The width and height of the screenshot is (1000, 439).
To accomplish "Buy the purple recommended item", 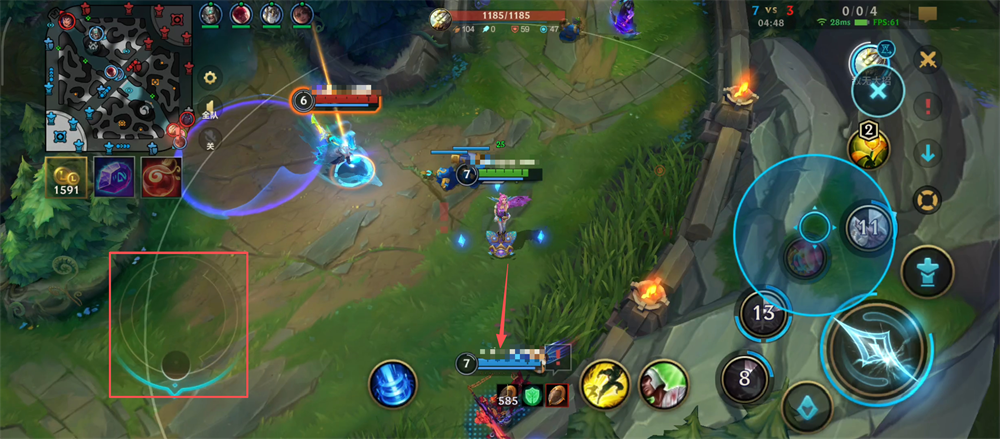I will [113, 176].
